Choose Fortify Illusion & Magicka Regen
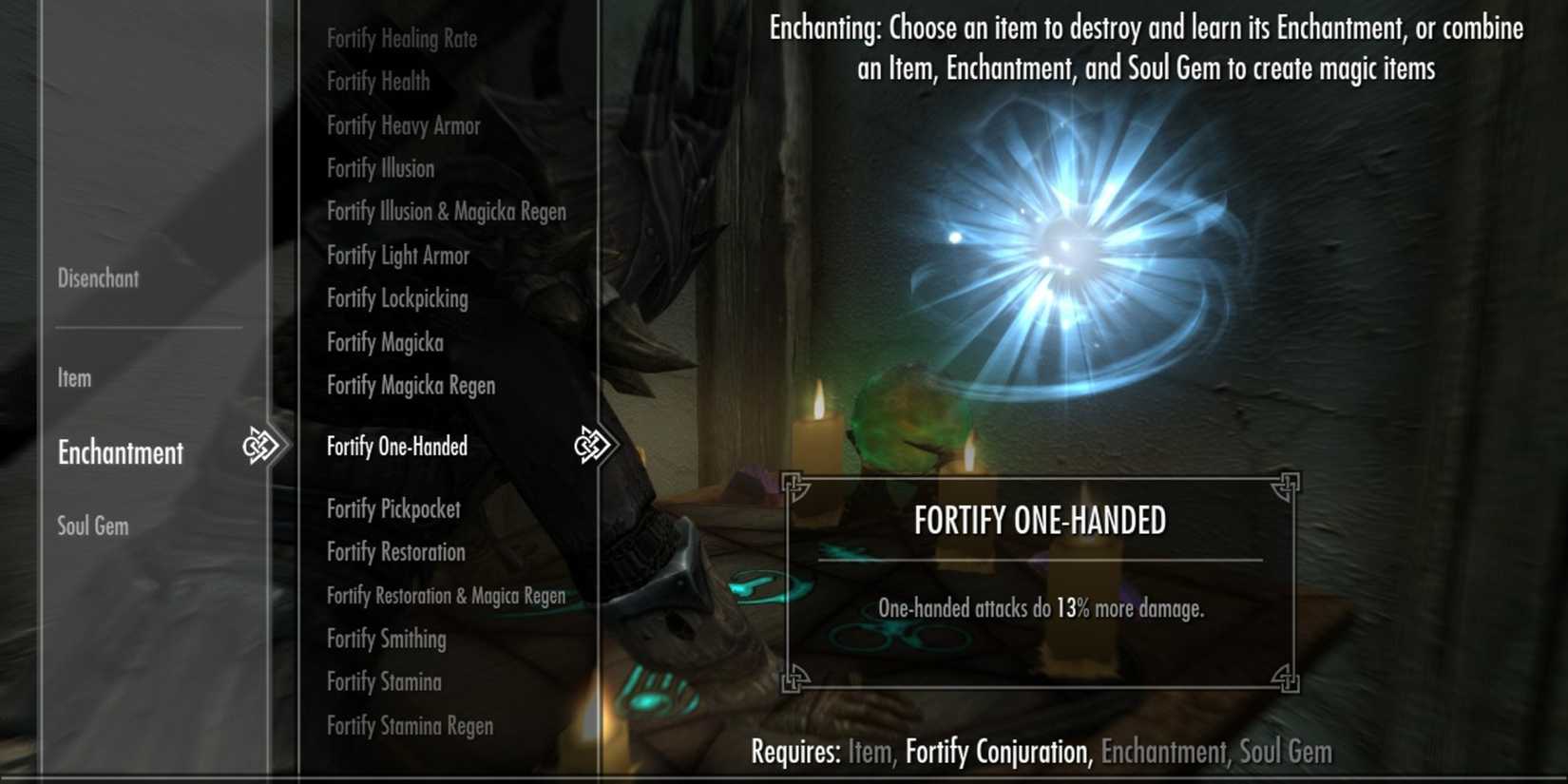Image resolution: width=1568 pixels, height=784 pixels. point(447,211)
